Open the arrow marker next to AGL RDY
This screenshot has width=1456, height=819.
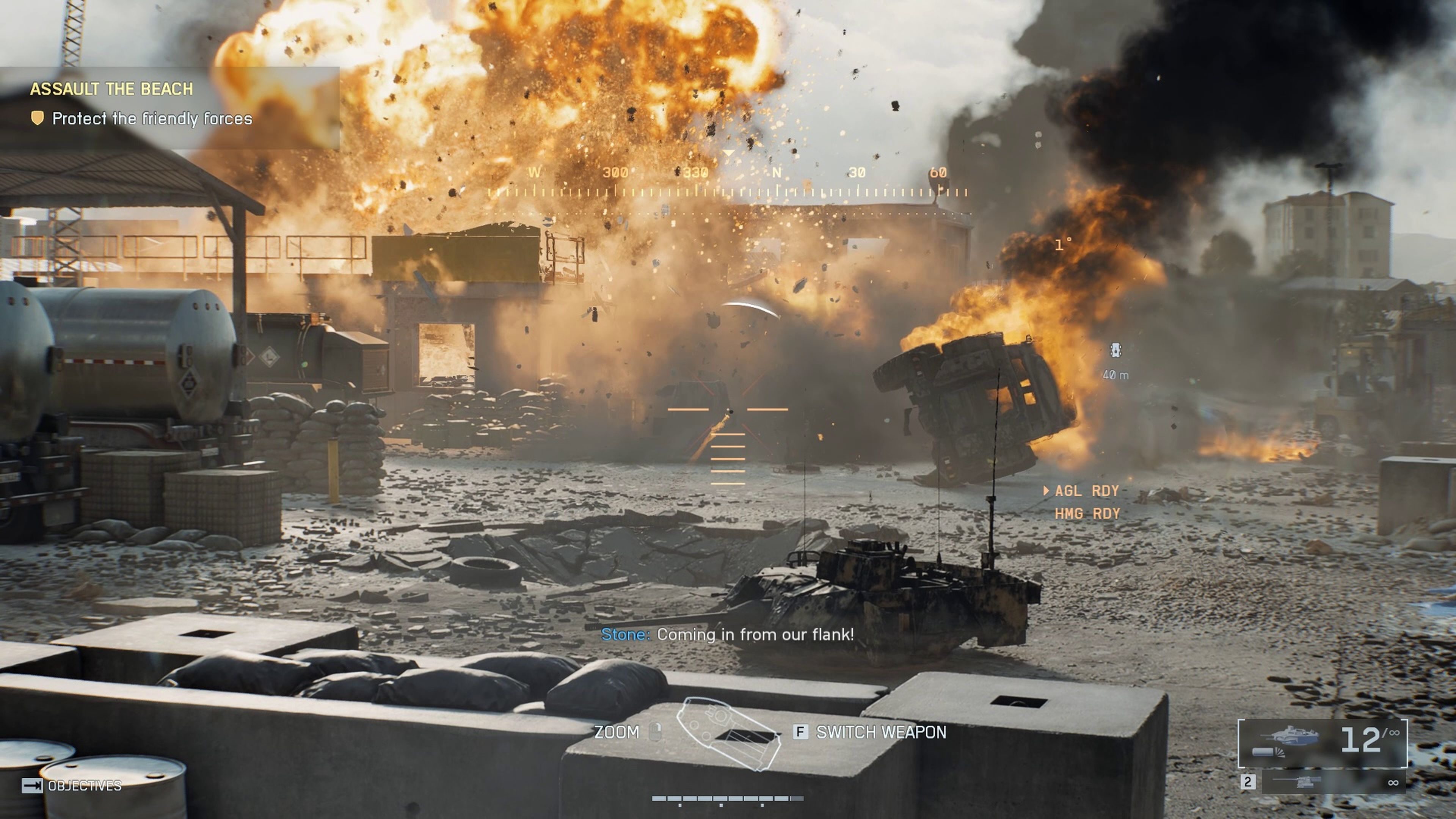tap(1045, 491)
